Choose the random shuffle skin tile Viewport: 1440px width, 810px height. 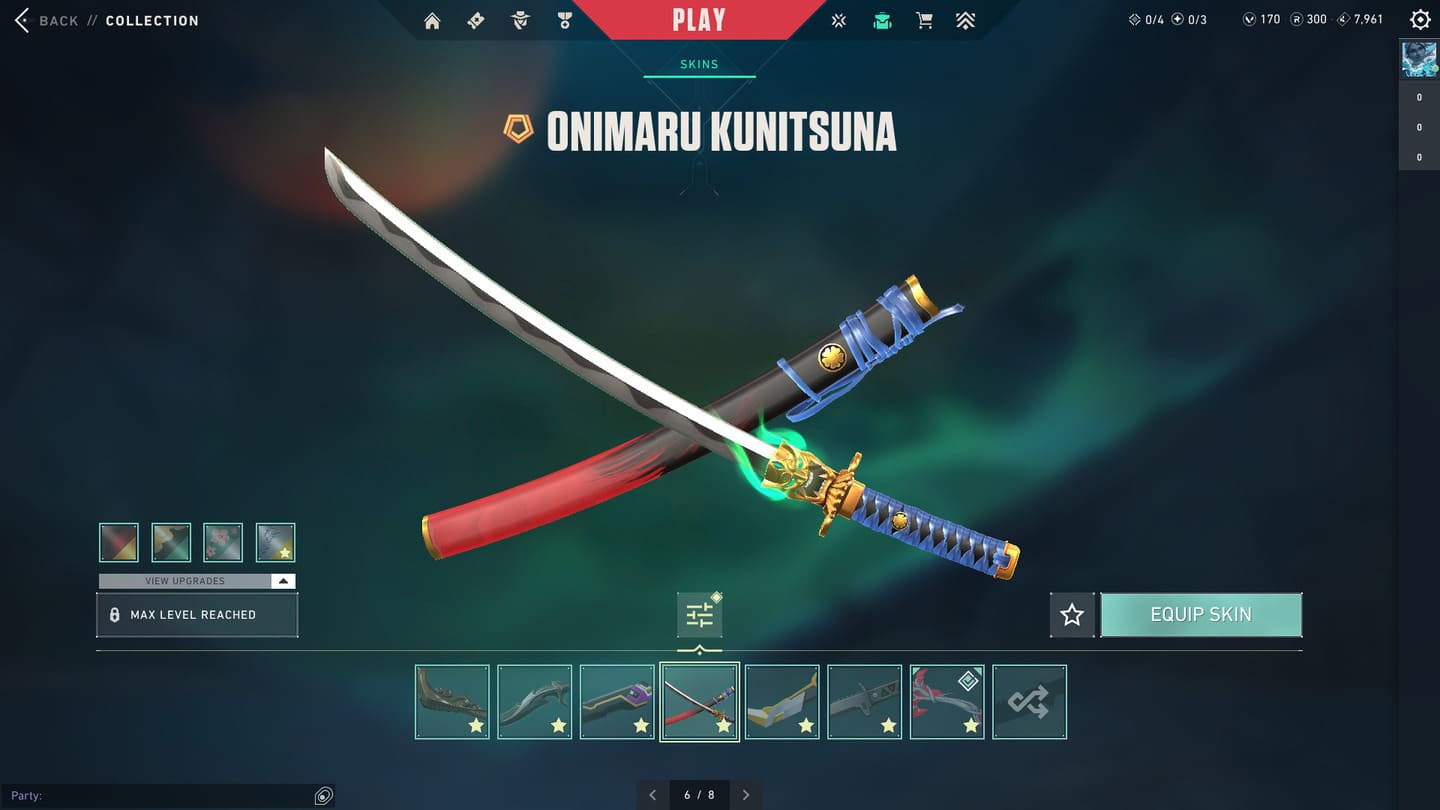(1029, 702)
